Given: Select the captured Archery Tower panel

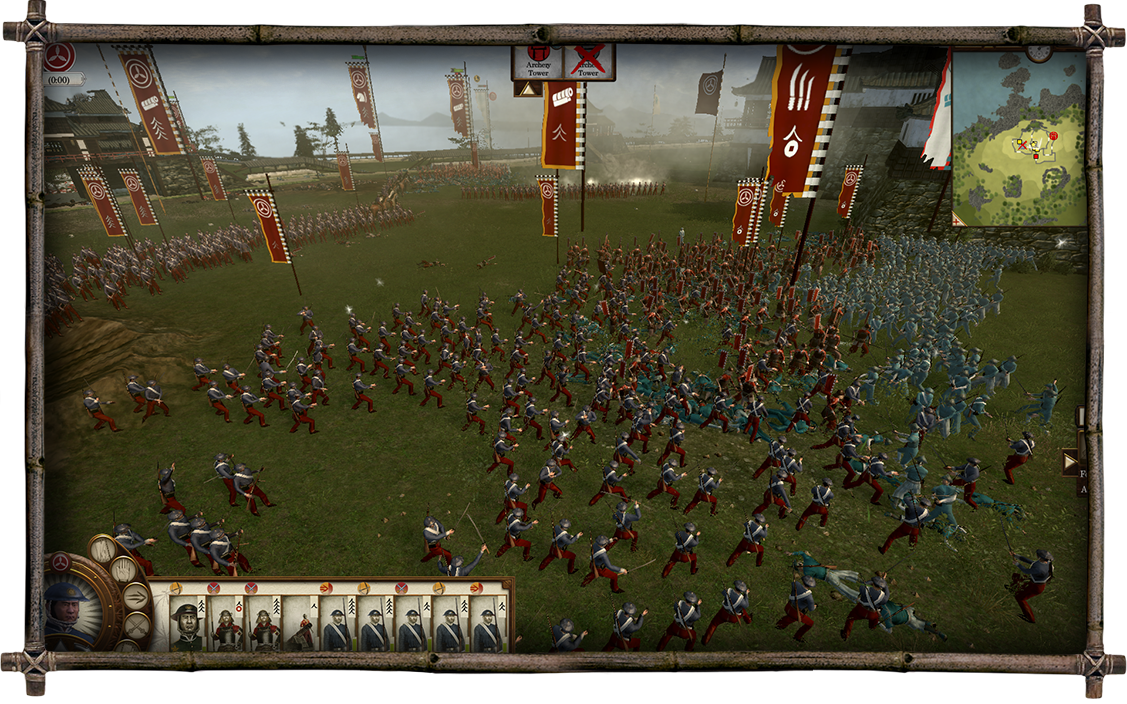Looking at the screenshot, I should point(537,62).
